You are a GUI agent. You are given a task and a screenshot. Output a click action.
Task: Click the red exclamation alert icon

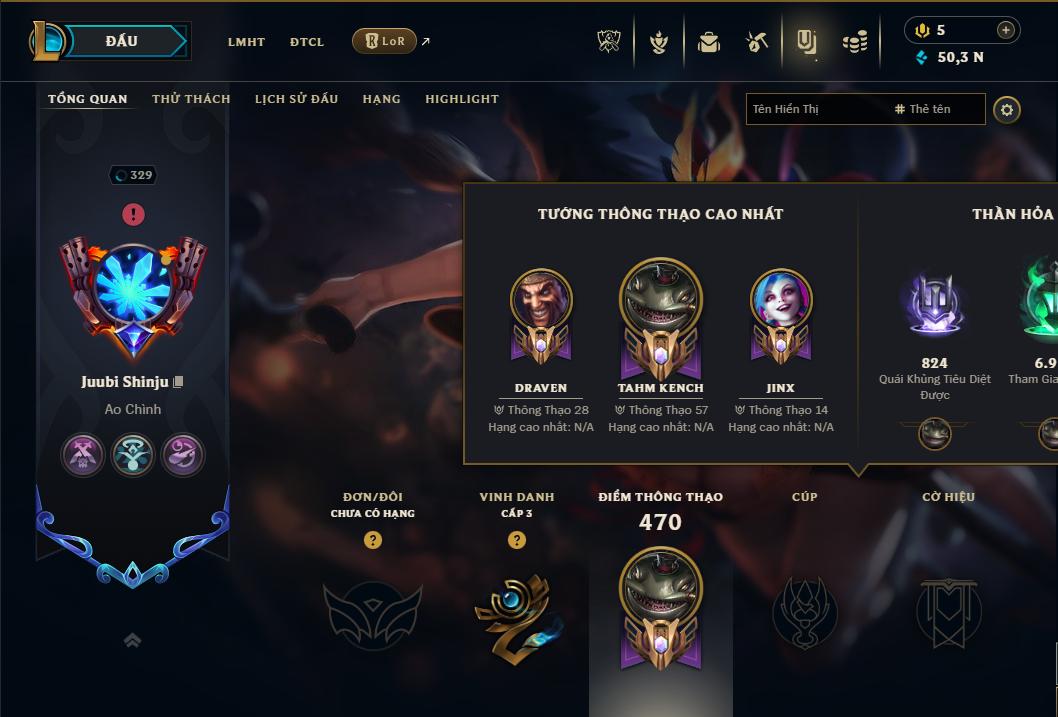point(133,214)
